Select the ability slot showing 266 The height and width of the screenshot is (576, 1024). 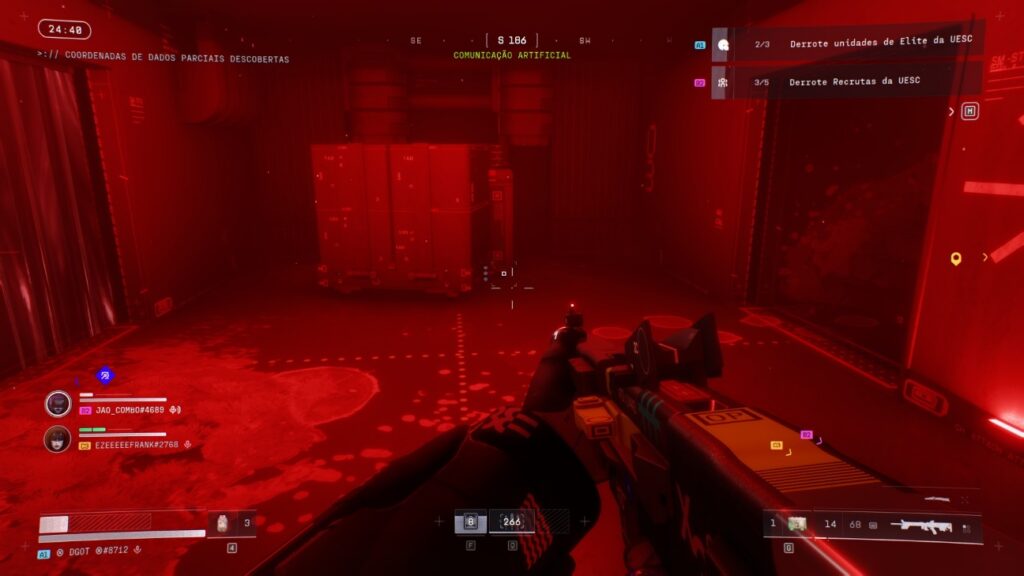coord(512,522)
